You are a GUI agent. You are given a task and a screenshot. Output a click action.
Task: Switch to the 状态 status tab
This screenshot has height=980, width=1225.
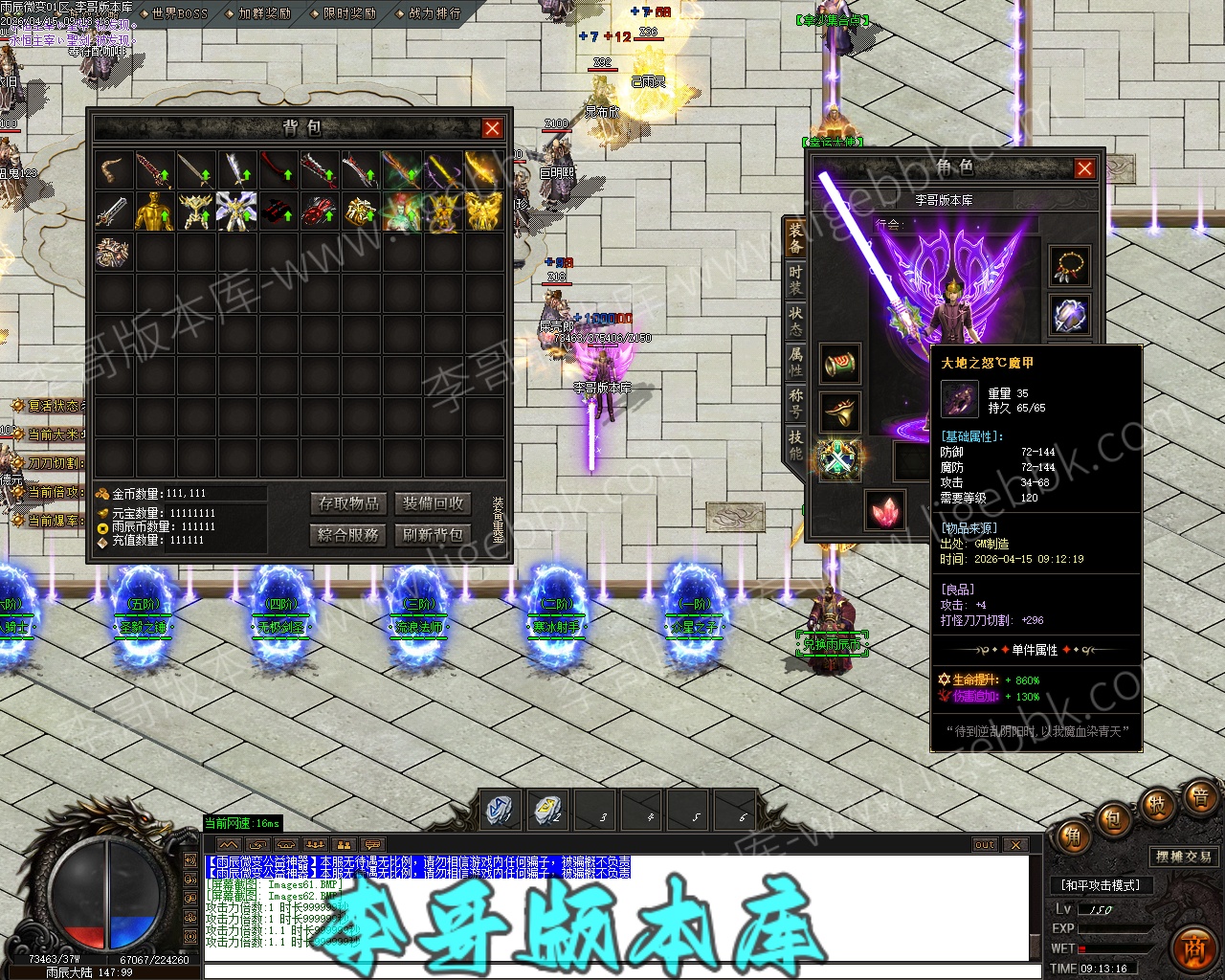click(795, 321)
